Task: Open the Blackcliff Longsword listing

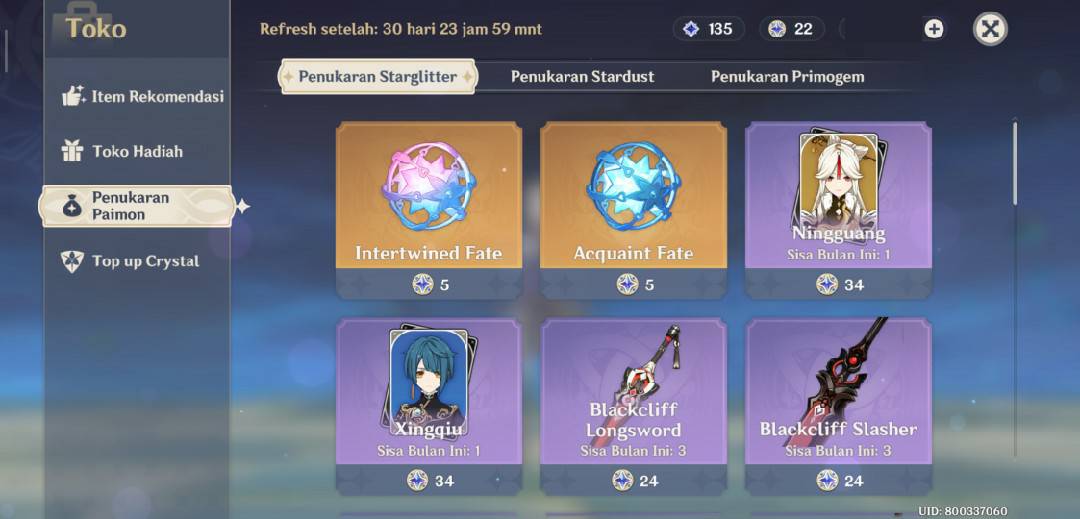Action: click(633, 405)
